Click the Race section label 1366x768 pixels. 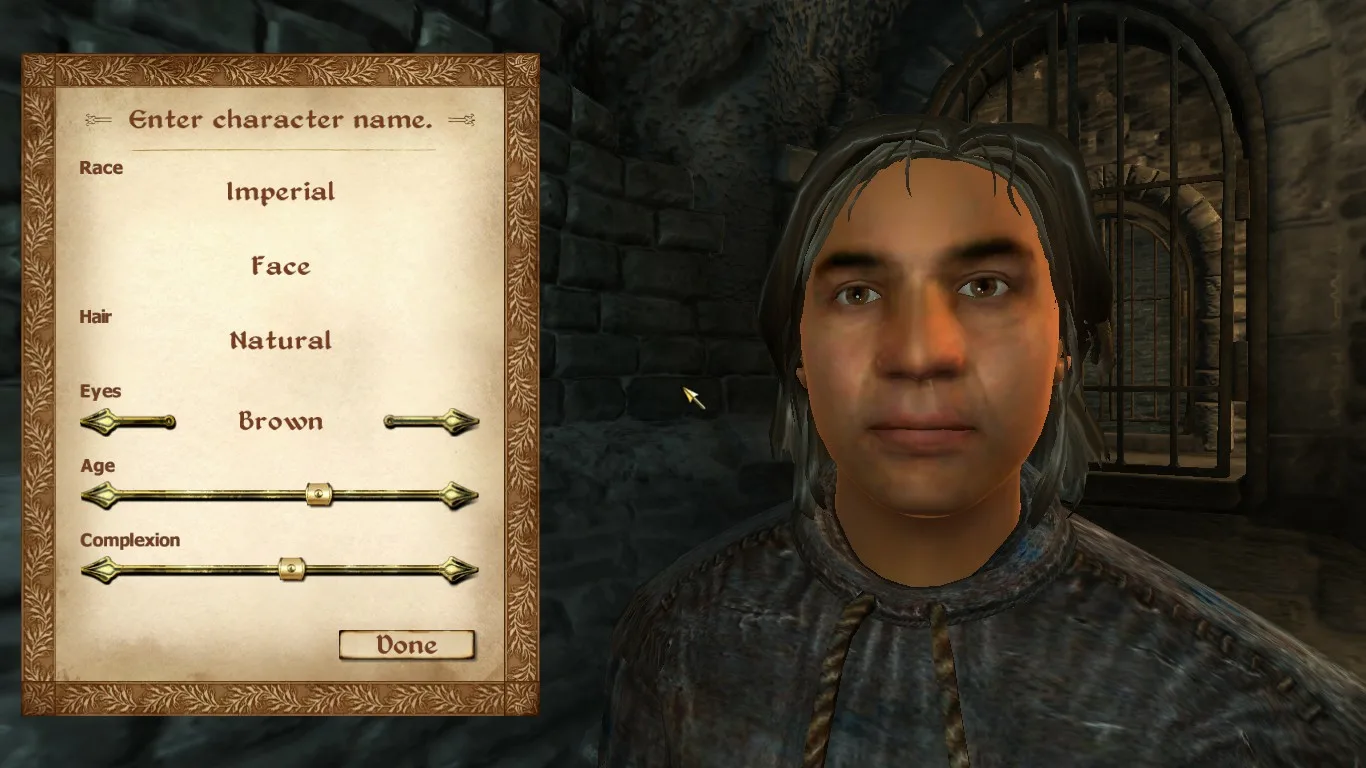coord(103,167)
